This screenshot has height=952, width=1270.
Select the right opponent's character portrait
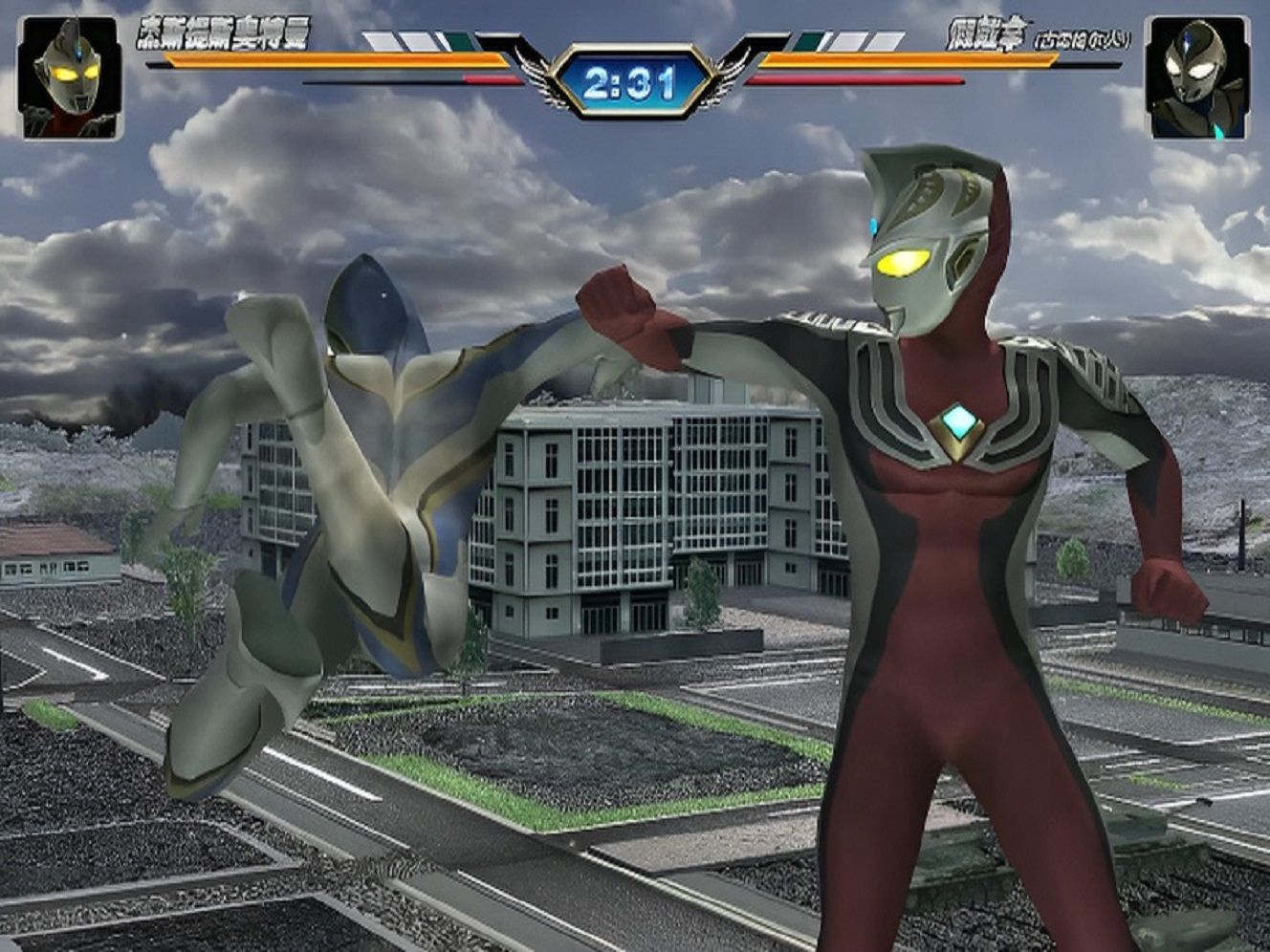point(1197,77)
